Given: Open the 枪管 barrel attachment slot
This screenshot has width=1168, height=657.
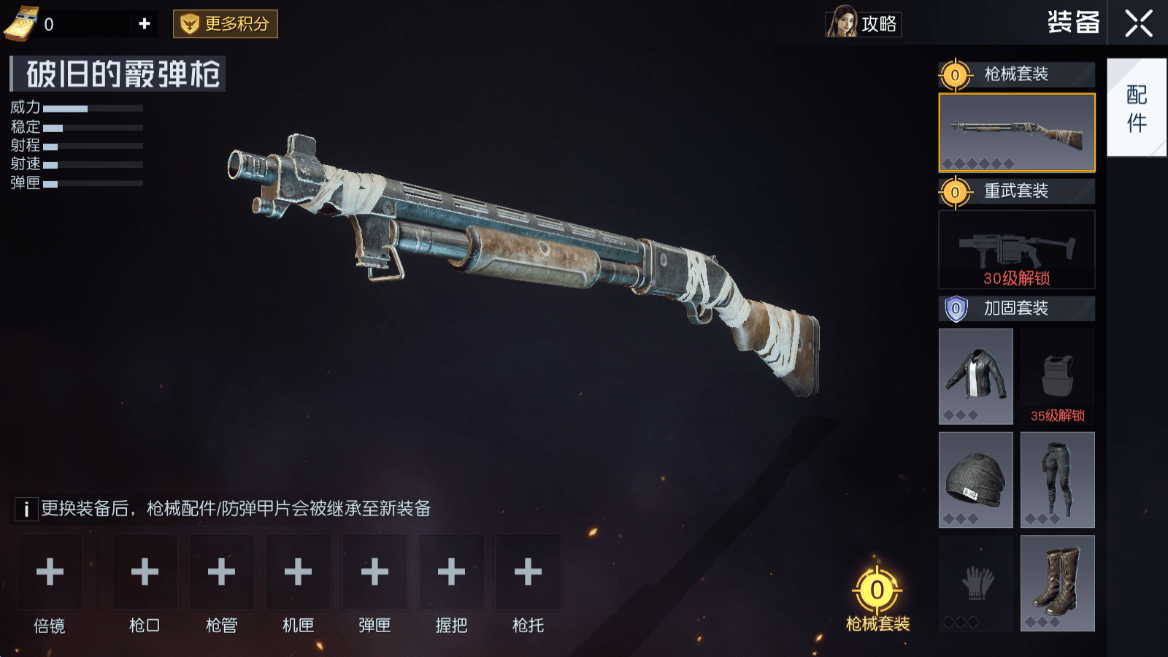Looking at the screenshot, I should tap(221, 572).
